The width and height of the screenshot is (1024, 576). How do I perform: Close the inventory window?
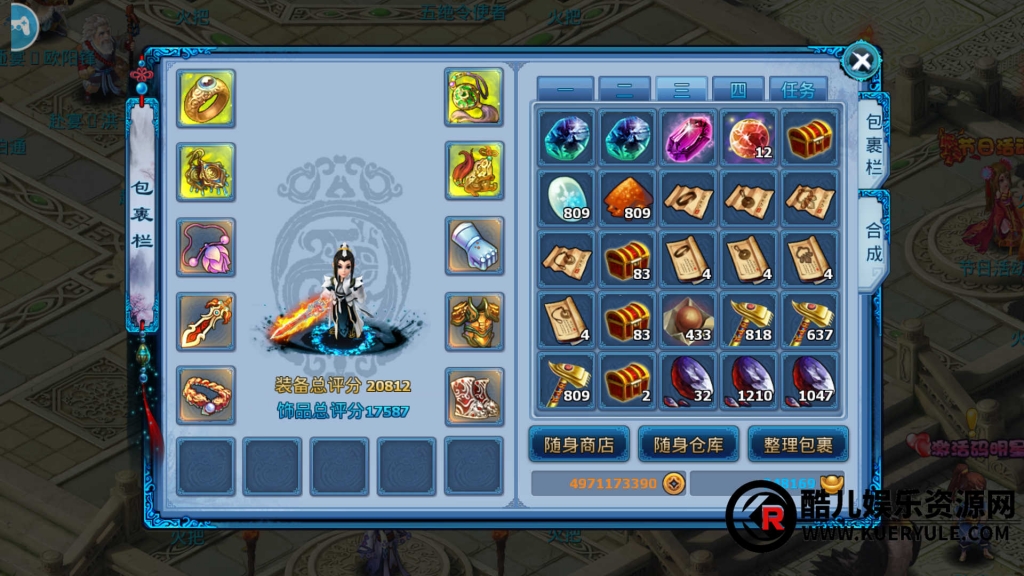tap(860, 61)
